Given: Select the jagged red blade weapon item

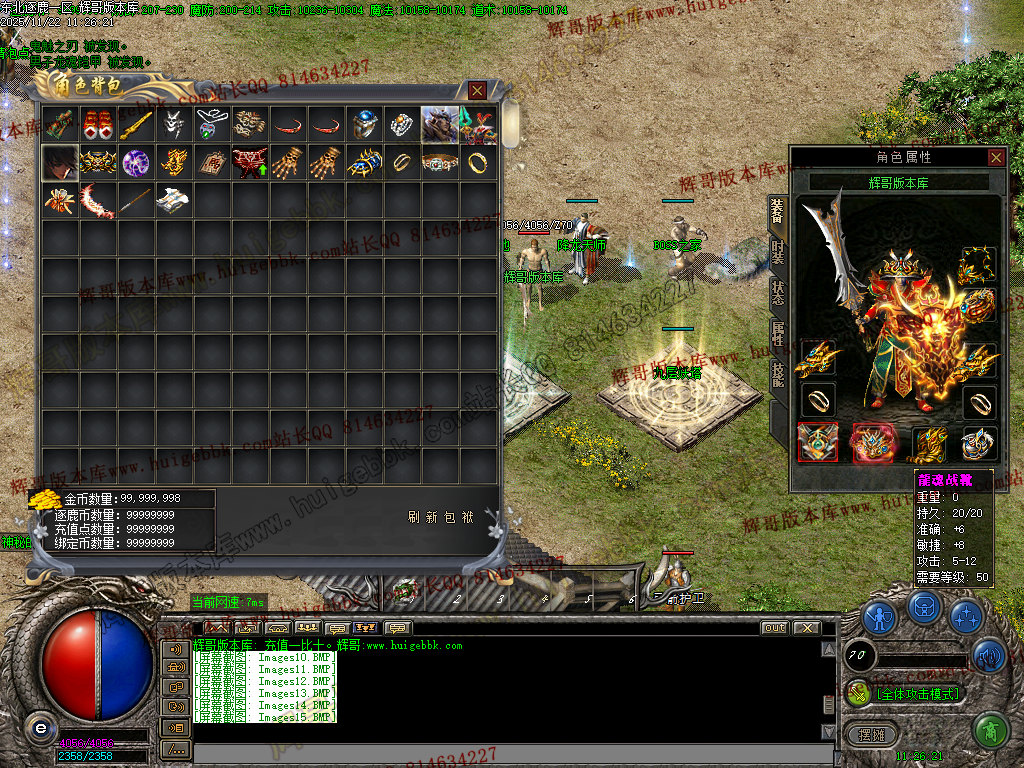Looking at the screenshot, I should [x=98, y=200].
